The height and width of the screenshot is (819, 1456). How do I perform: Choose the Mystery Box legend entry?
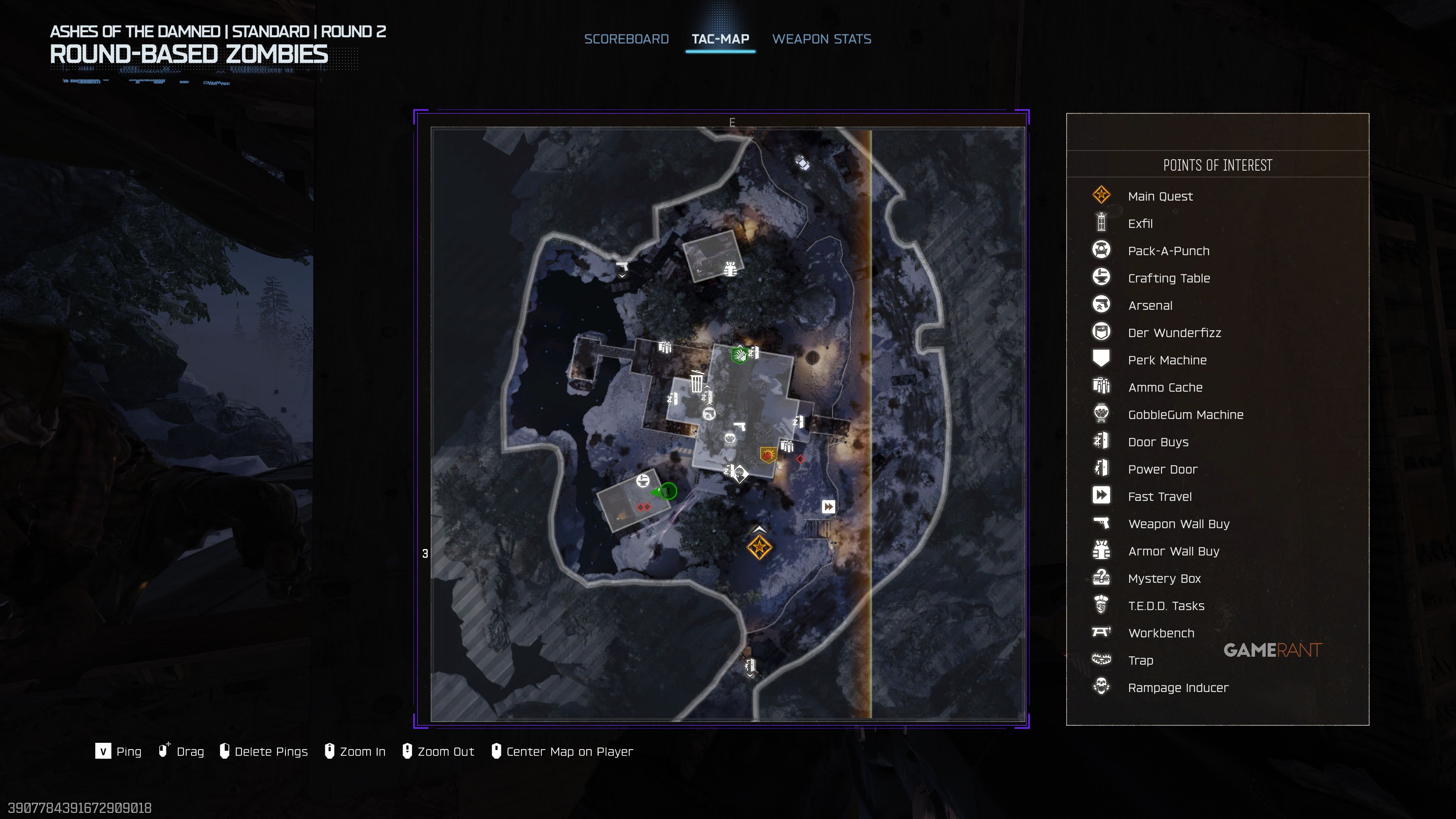1164,579
